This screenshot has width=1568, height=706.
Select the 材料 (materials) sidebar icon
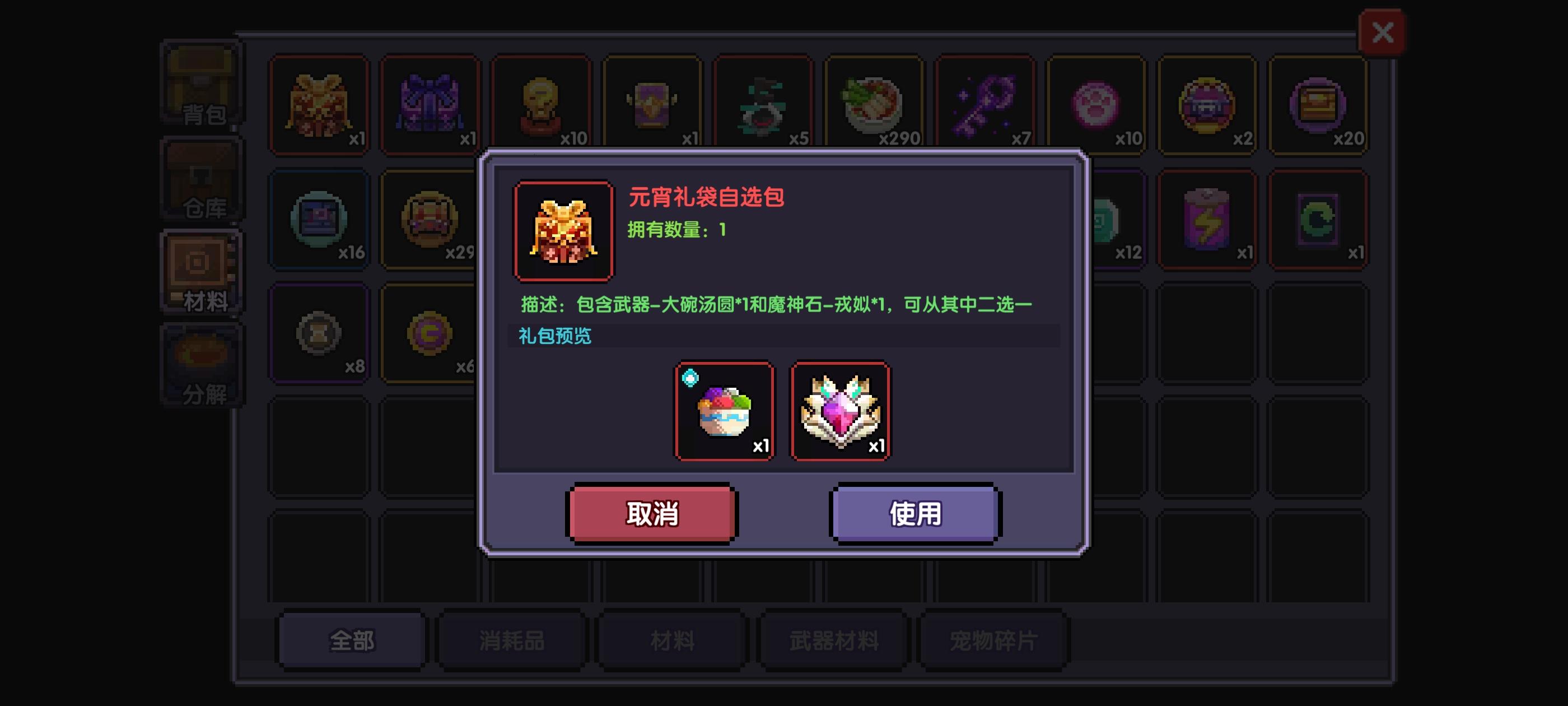coord(201,271)
